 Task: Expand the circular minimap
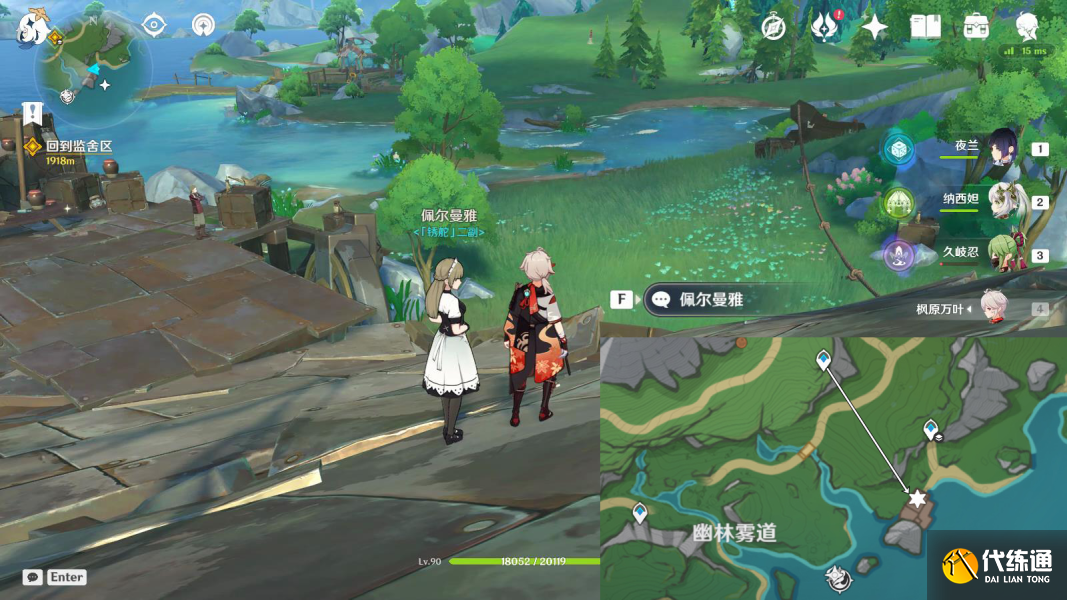(x=93, y=70)
